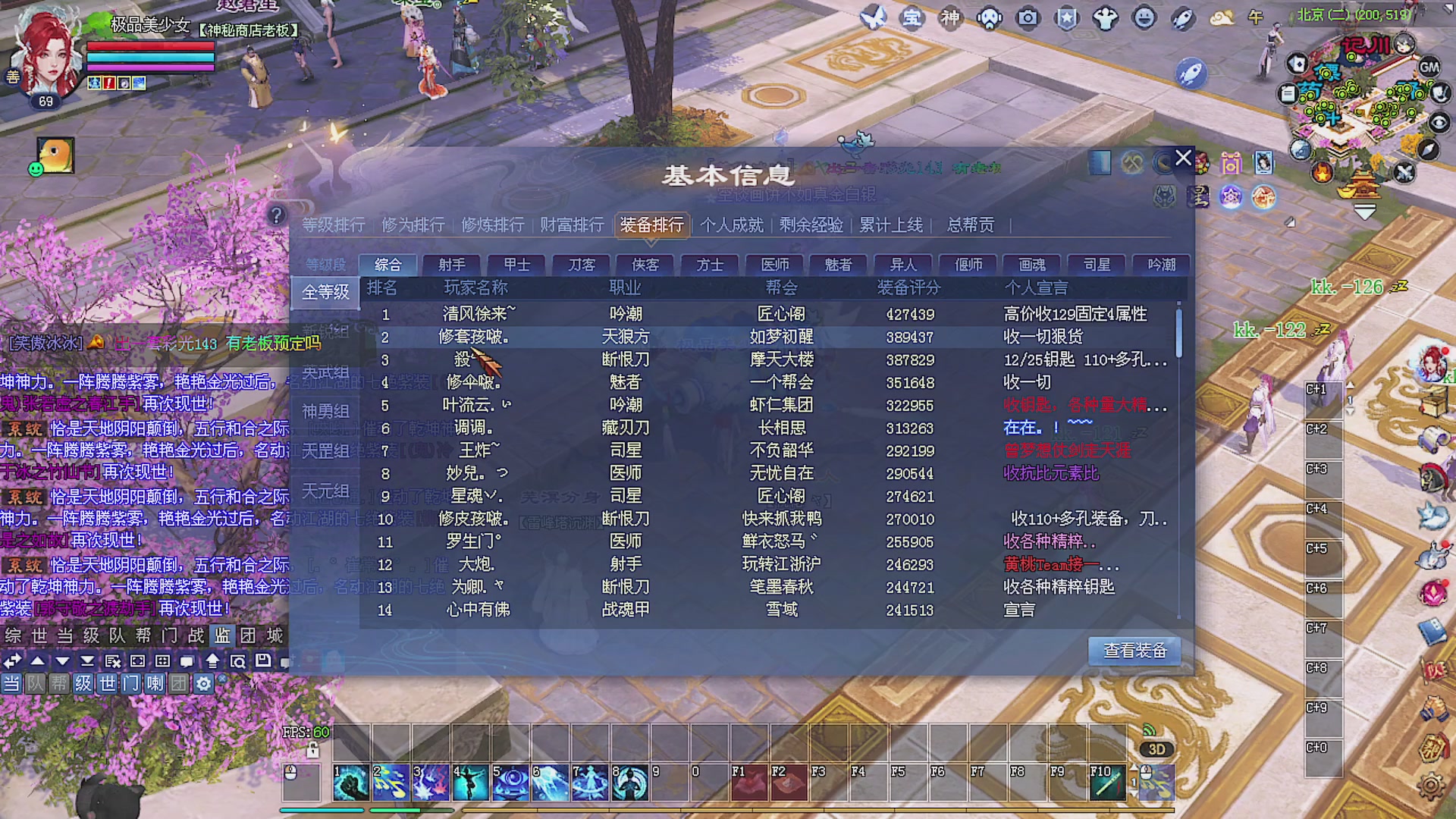Jump to latest messages with bottom arrow
Viewport: 1456px width, 819px height.
86,661
